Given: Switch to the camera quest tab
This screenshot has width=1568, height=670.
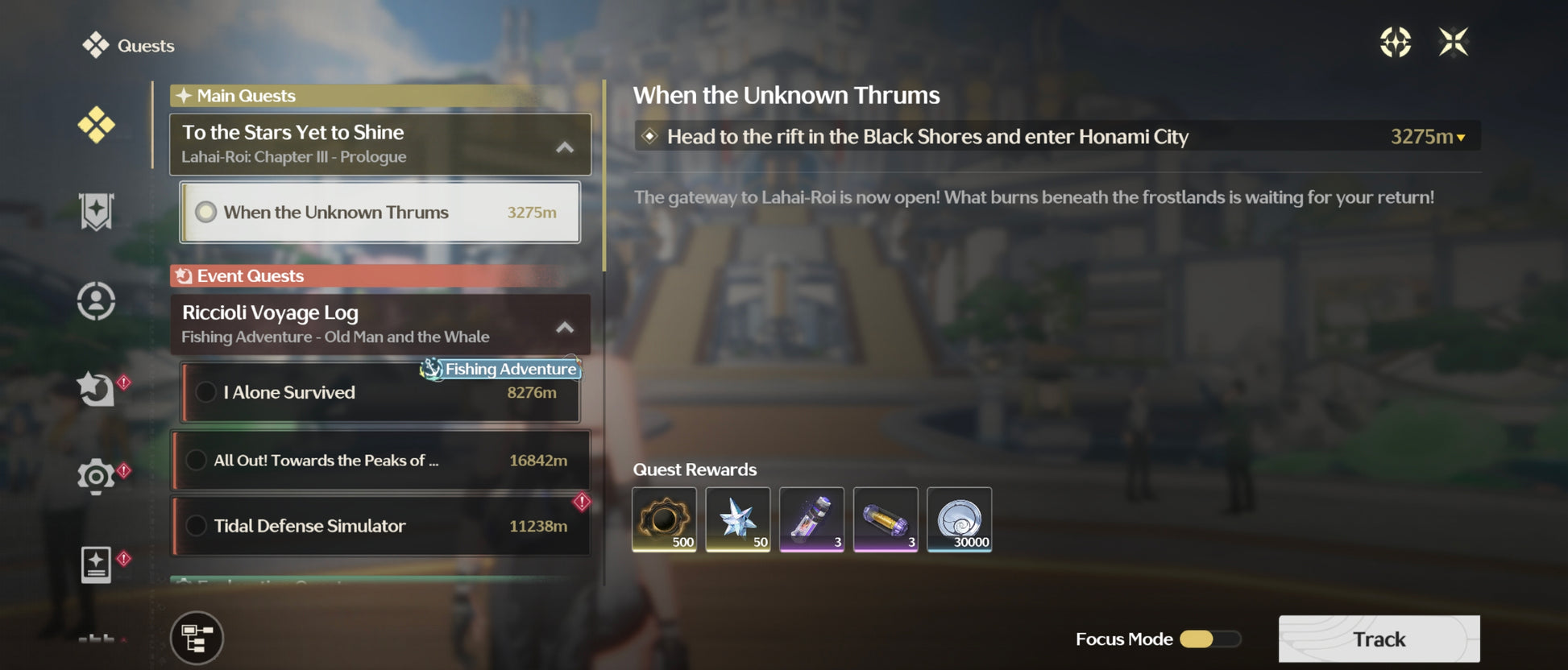Looking at the screenshot, I should [x=96, y=477].
